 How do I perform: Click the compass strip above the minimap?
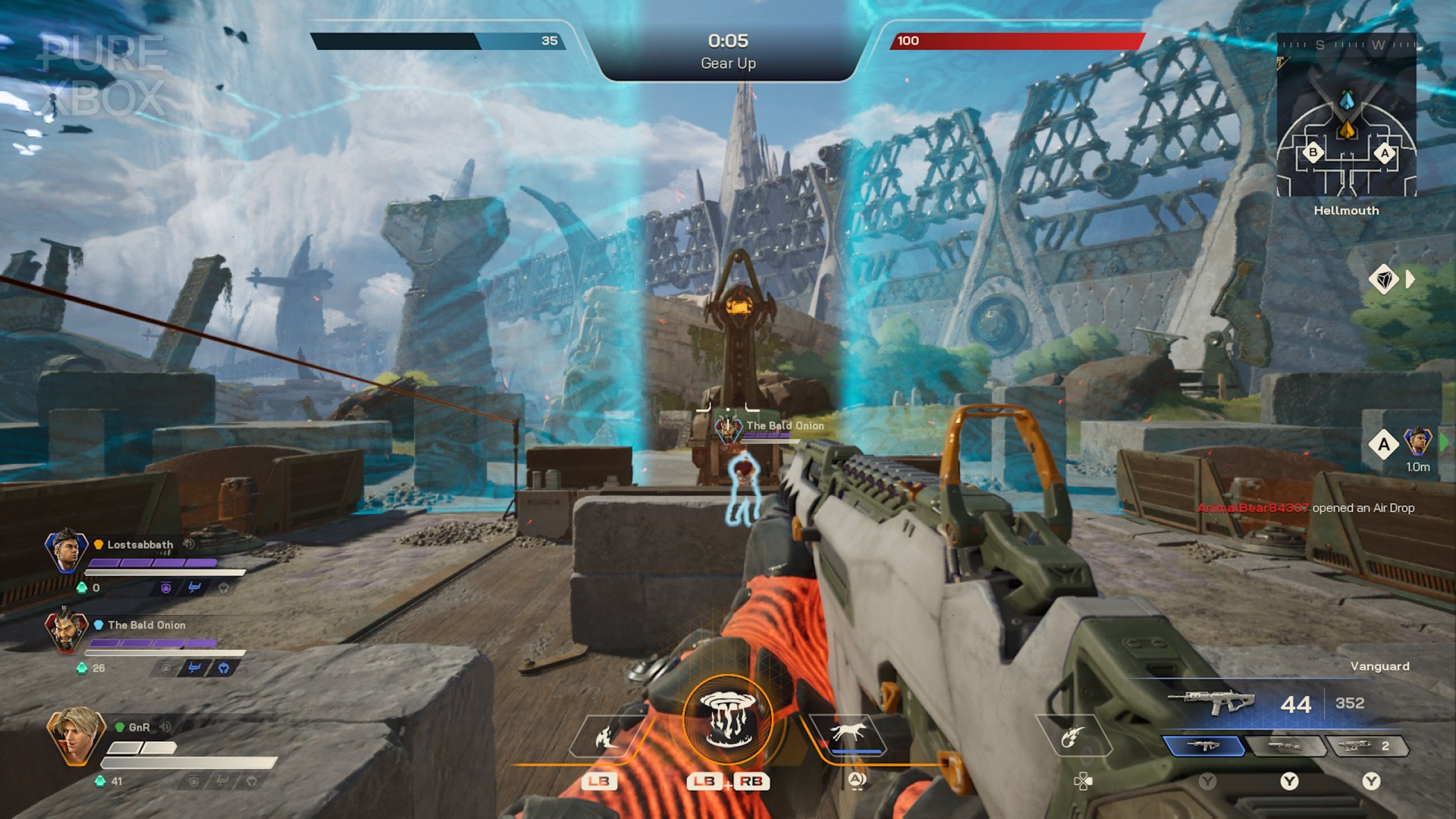tap(1346, 45)
